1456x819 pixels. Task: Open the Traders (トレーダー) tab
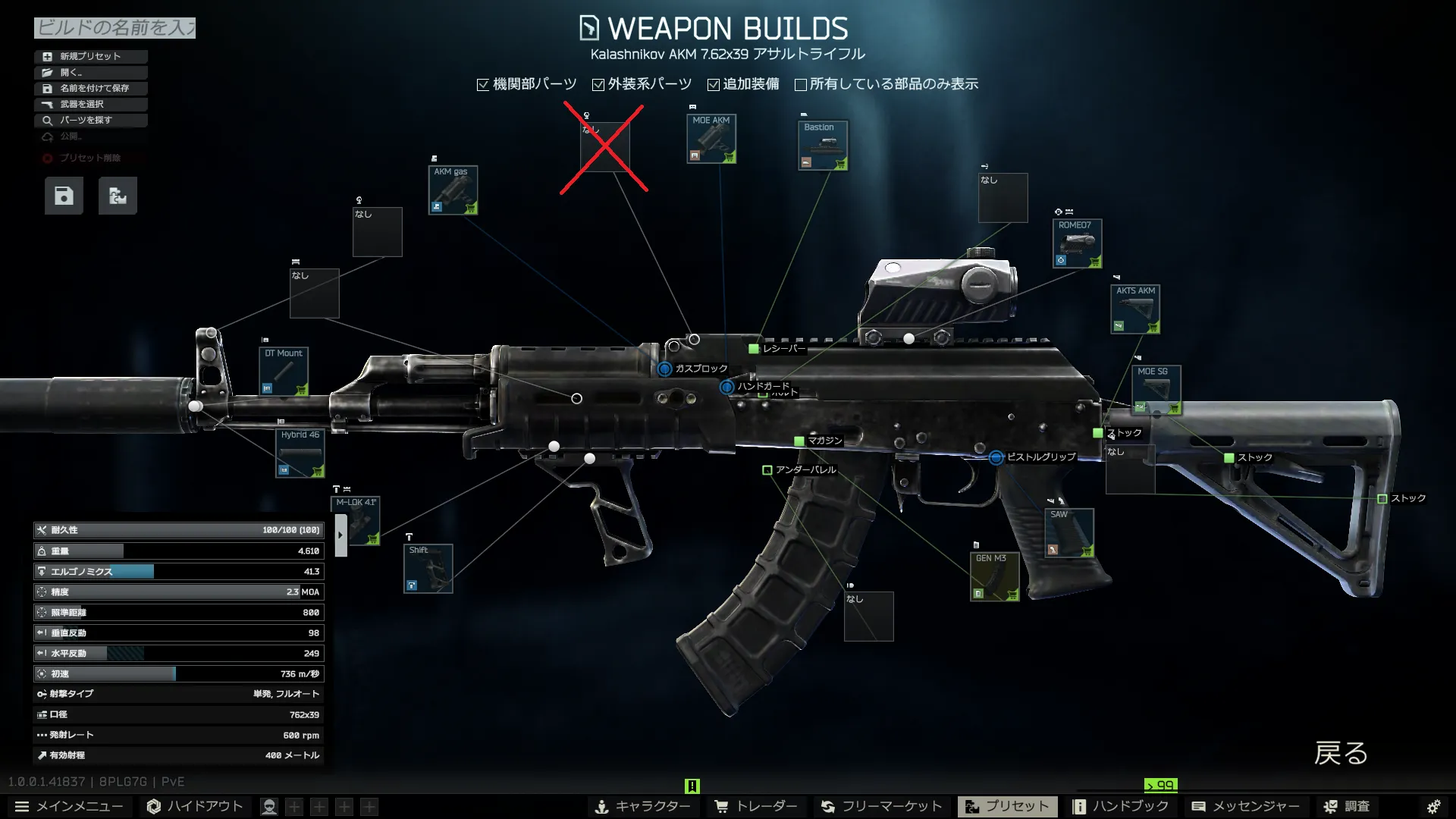click(x=757, y=806)
